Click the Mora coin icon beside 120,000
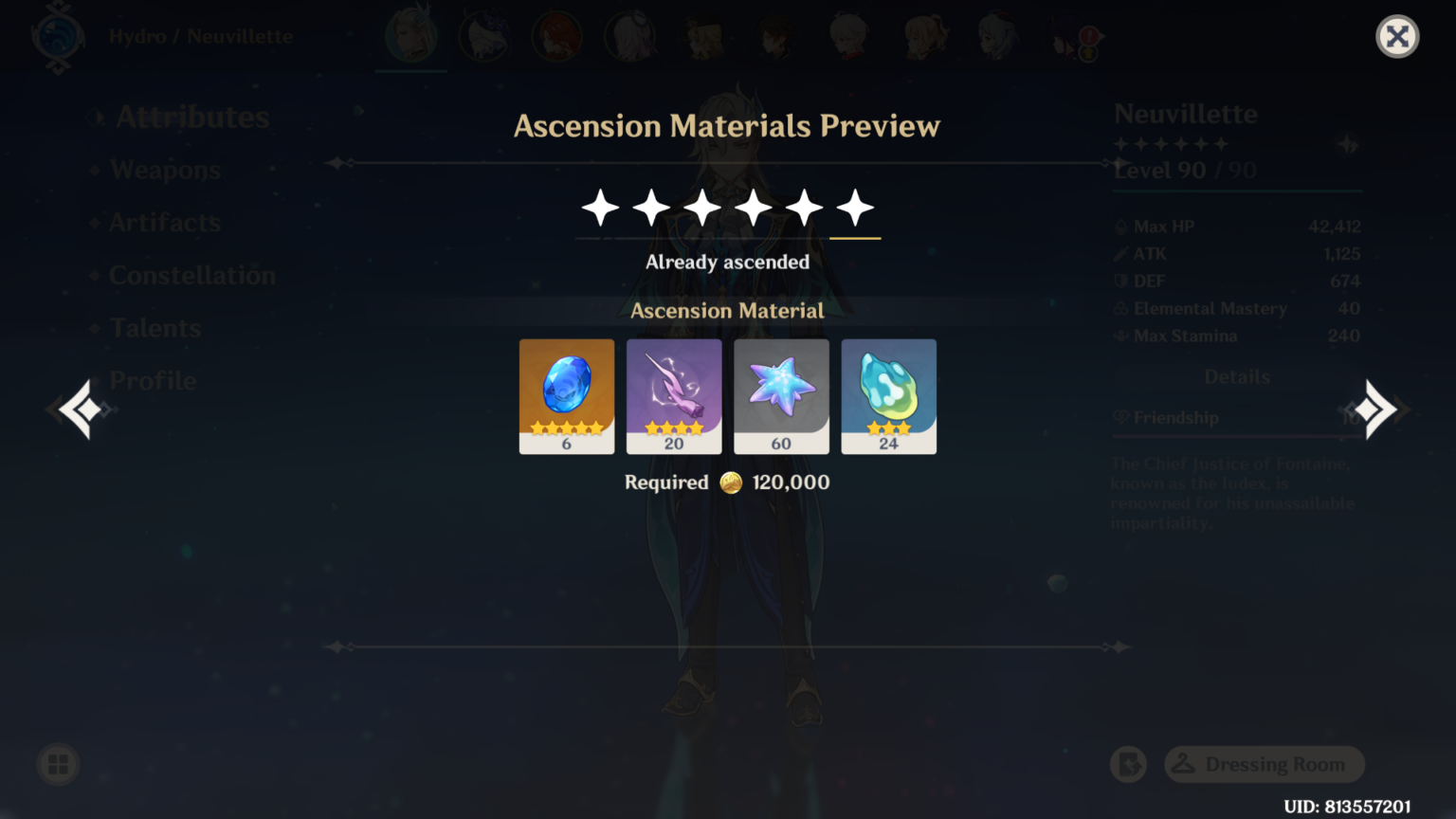1456x819 pixels. pyautogui.click(x=729, y=482)
